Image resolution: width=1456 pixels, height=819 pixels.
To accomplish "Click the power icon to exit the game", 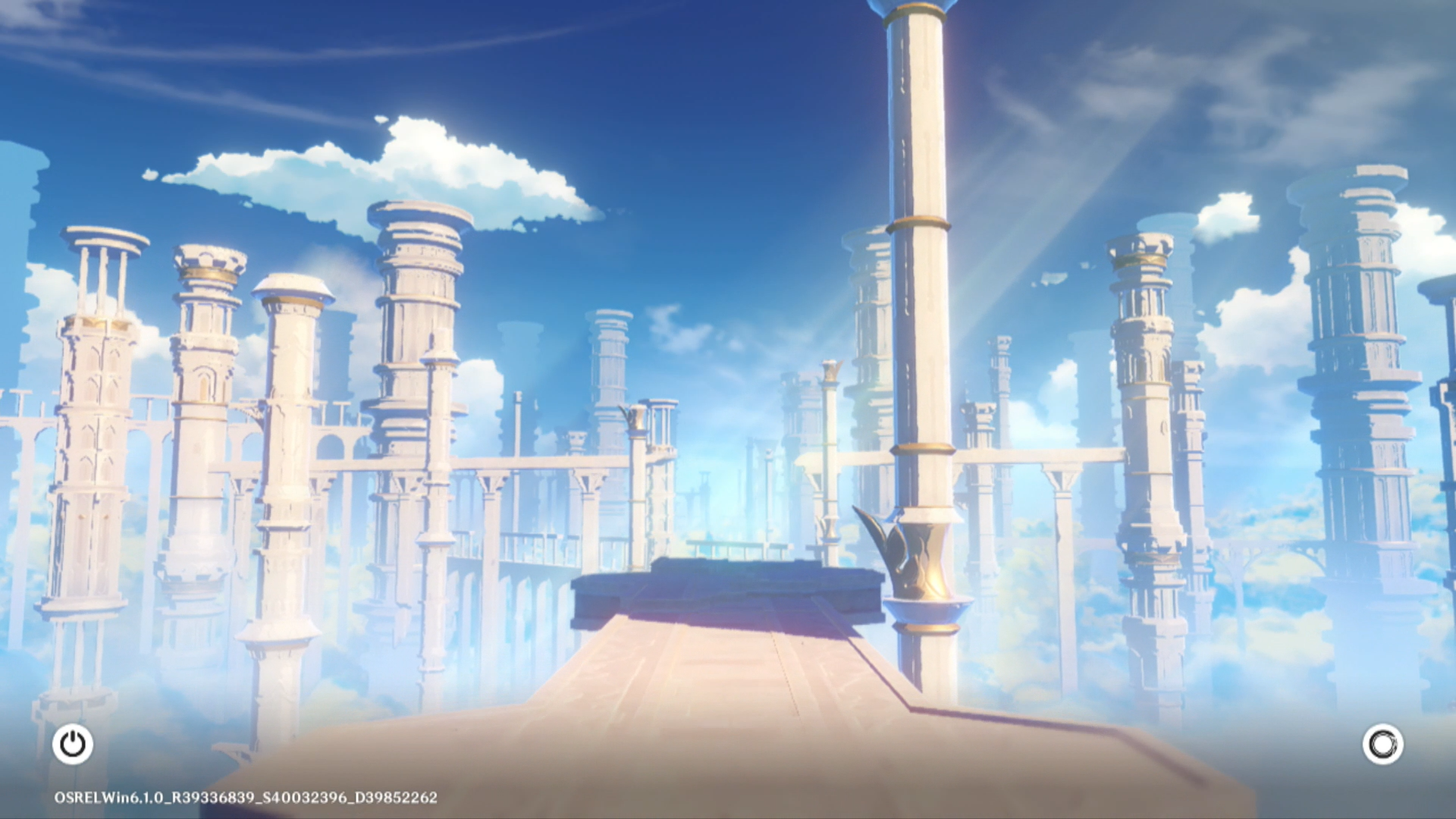I will 73,744.
